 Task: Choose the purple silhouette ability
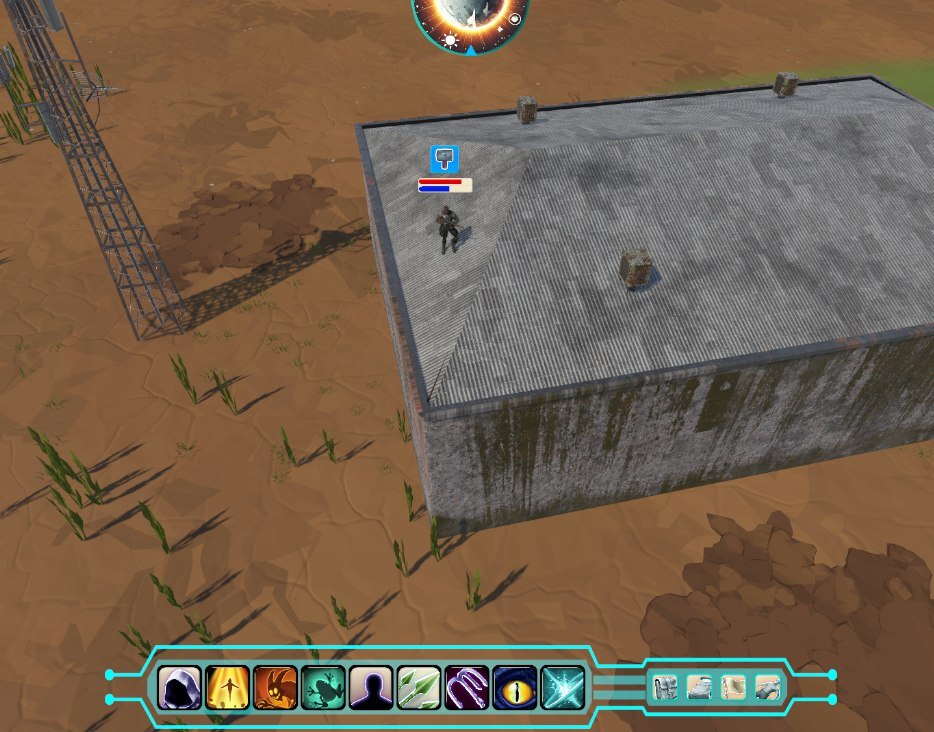point(371,688)
